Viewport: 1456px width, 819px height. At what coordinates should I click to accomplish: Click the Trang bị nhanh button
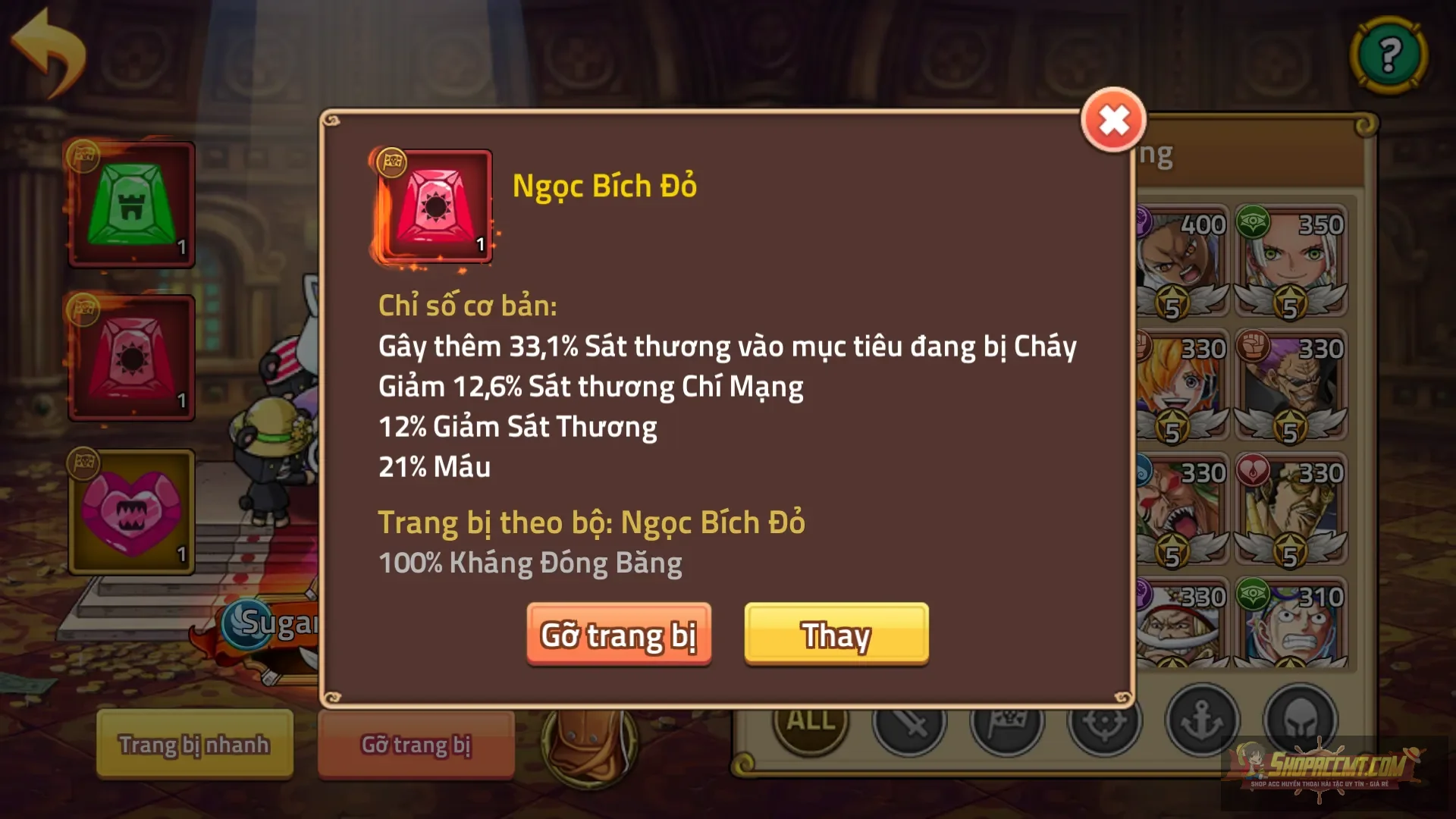[x=194, y=744]
